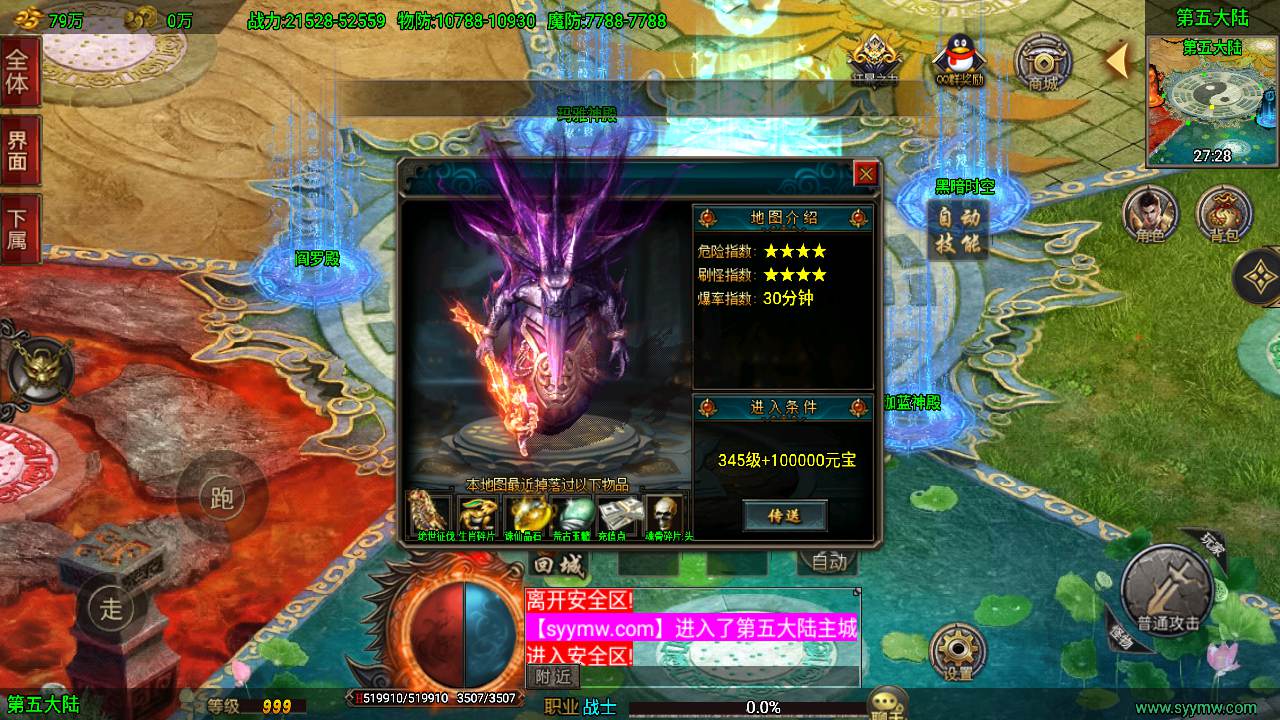Select the 下属 tab on the left

tap(18, 229)
